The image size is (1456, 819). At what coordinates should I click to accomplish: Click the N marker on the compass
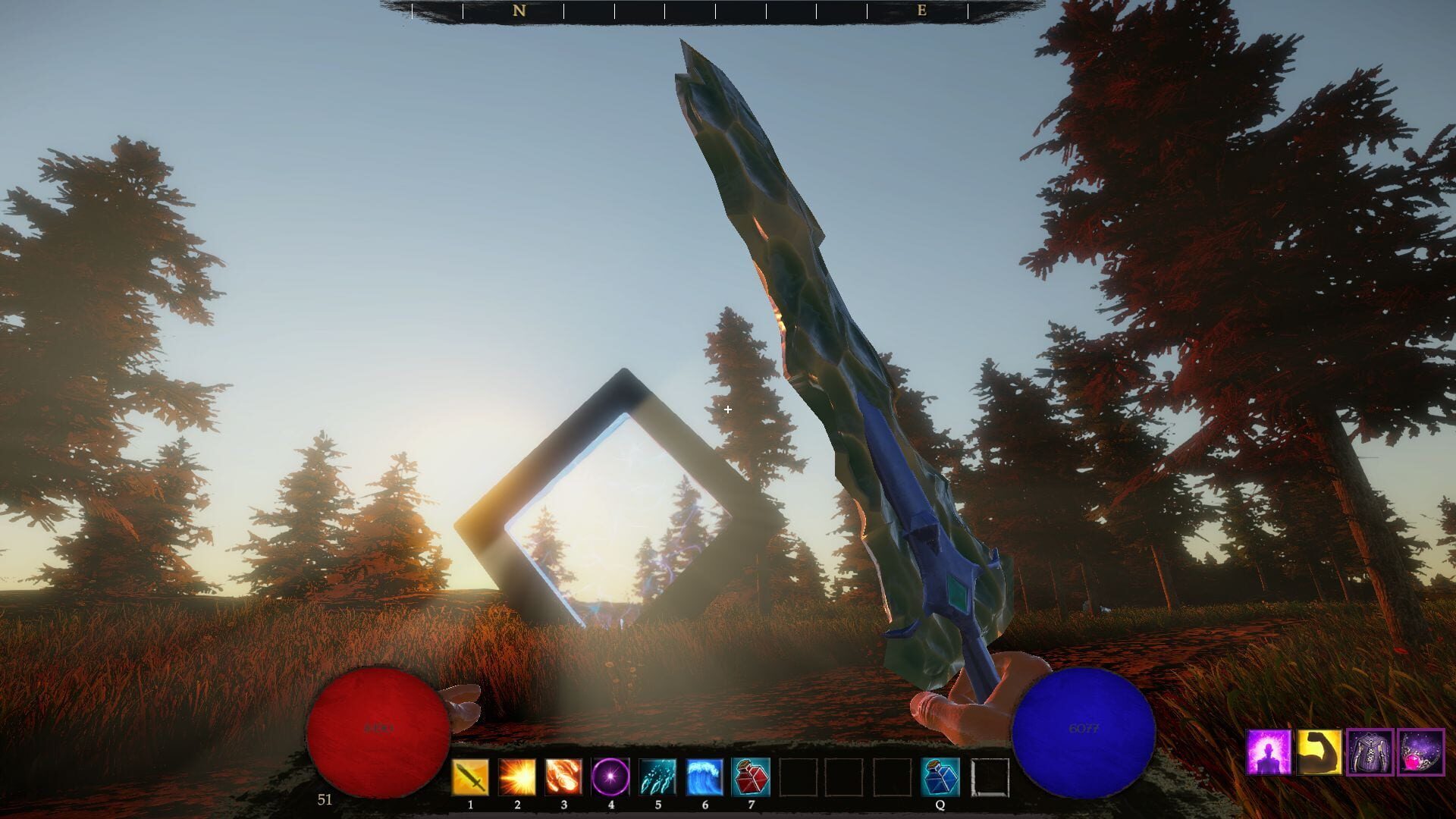pos(518,11)
